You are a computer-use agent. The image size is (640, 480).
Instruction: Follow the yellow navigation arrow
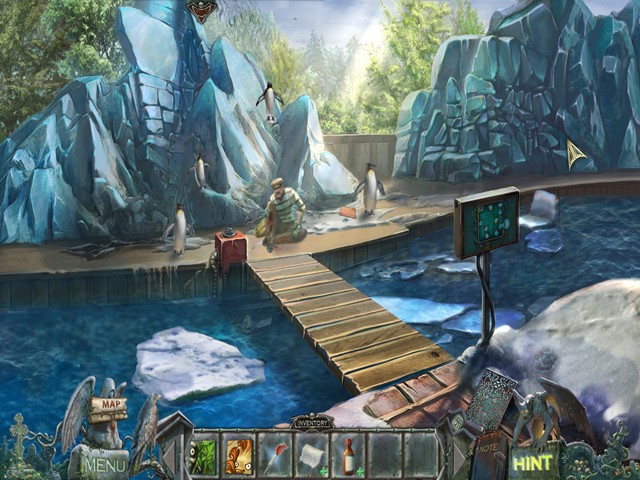coord(575,153)
